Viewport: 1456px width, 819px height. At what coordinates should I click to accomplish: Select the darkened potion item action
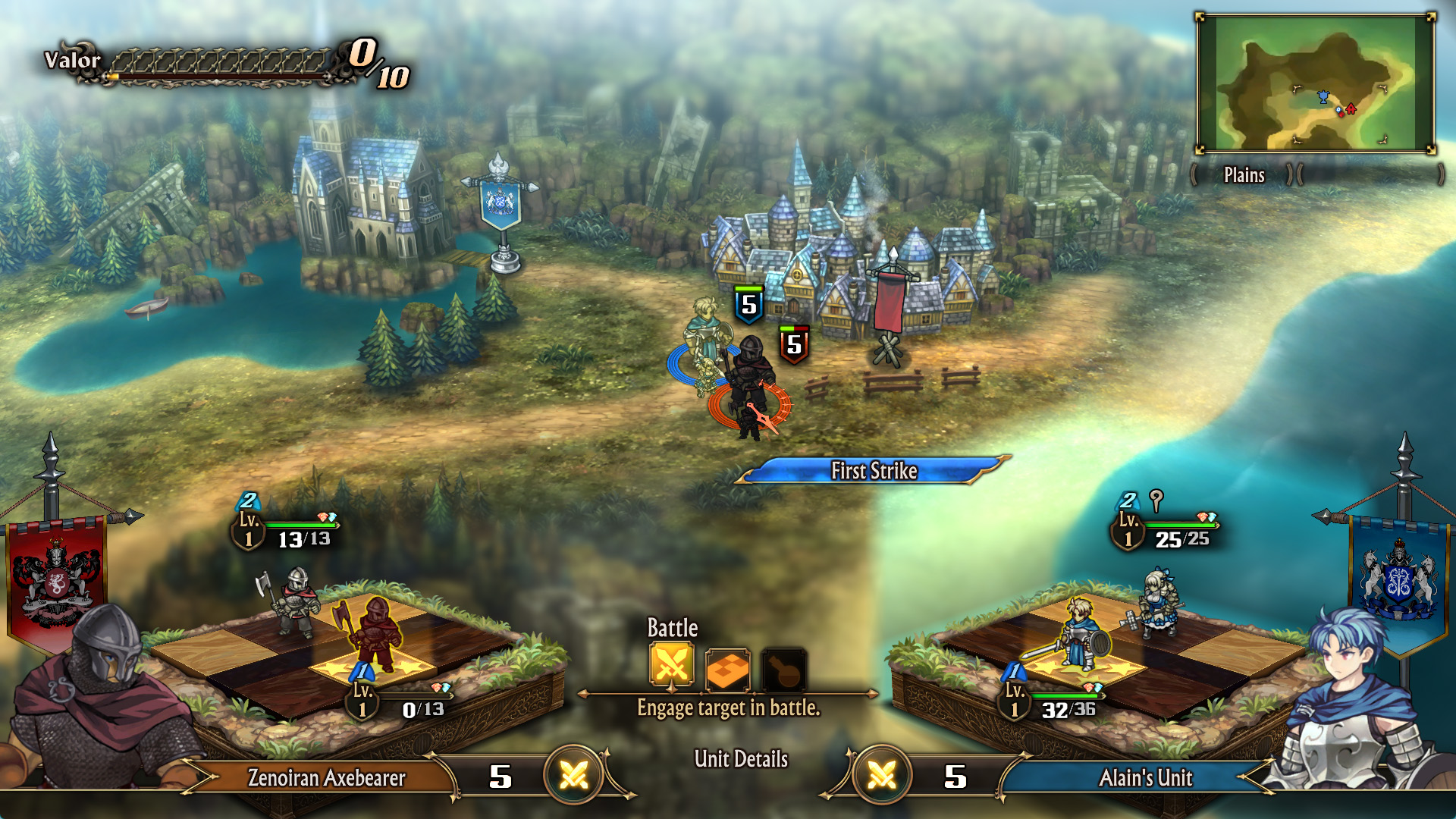tap(783, 669)
